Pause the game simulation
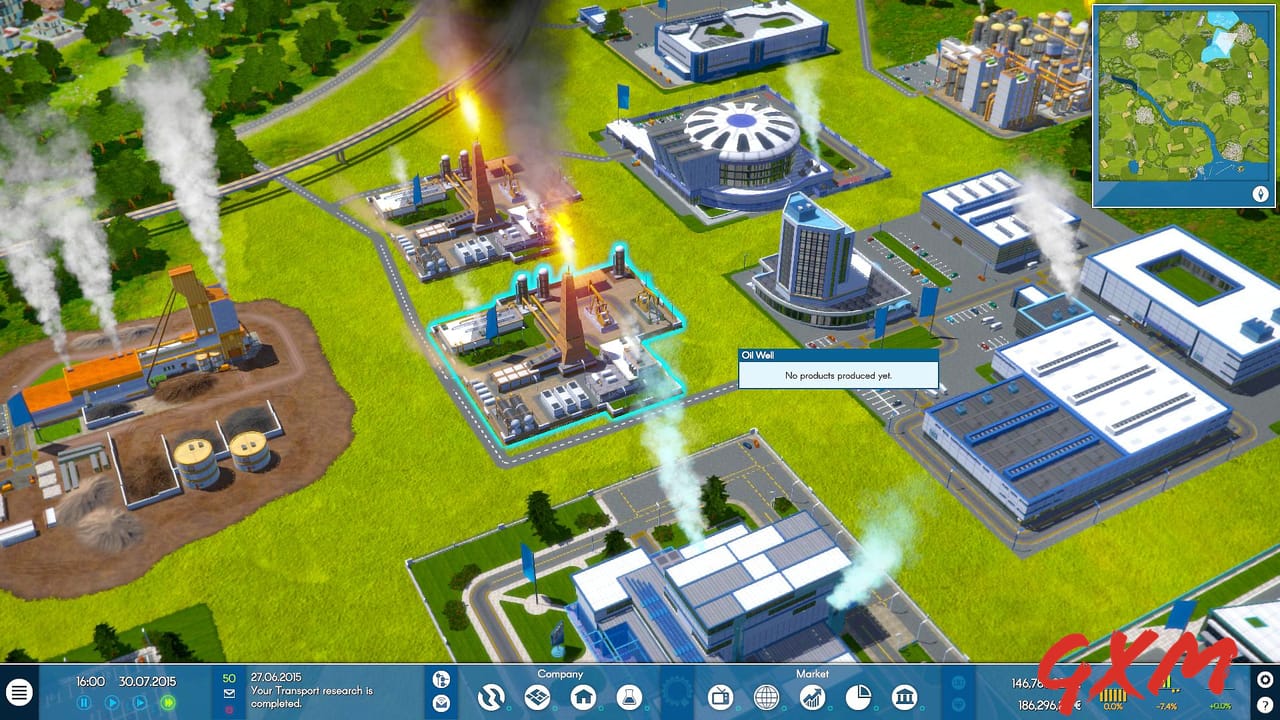1280x720 pixels. [x=84, y=702]
